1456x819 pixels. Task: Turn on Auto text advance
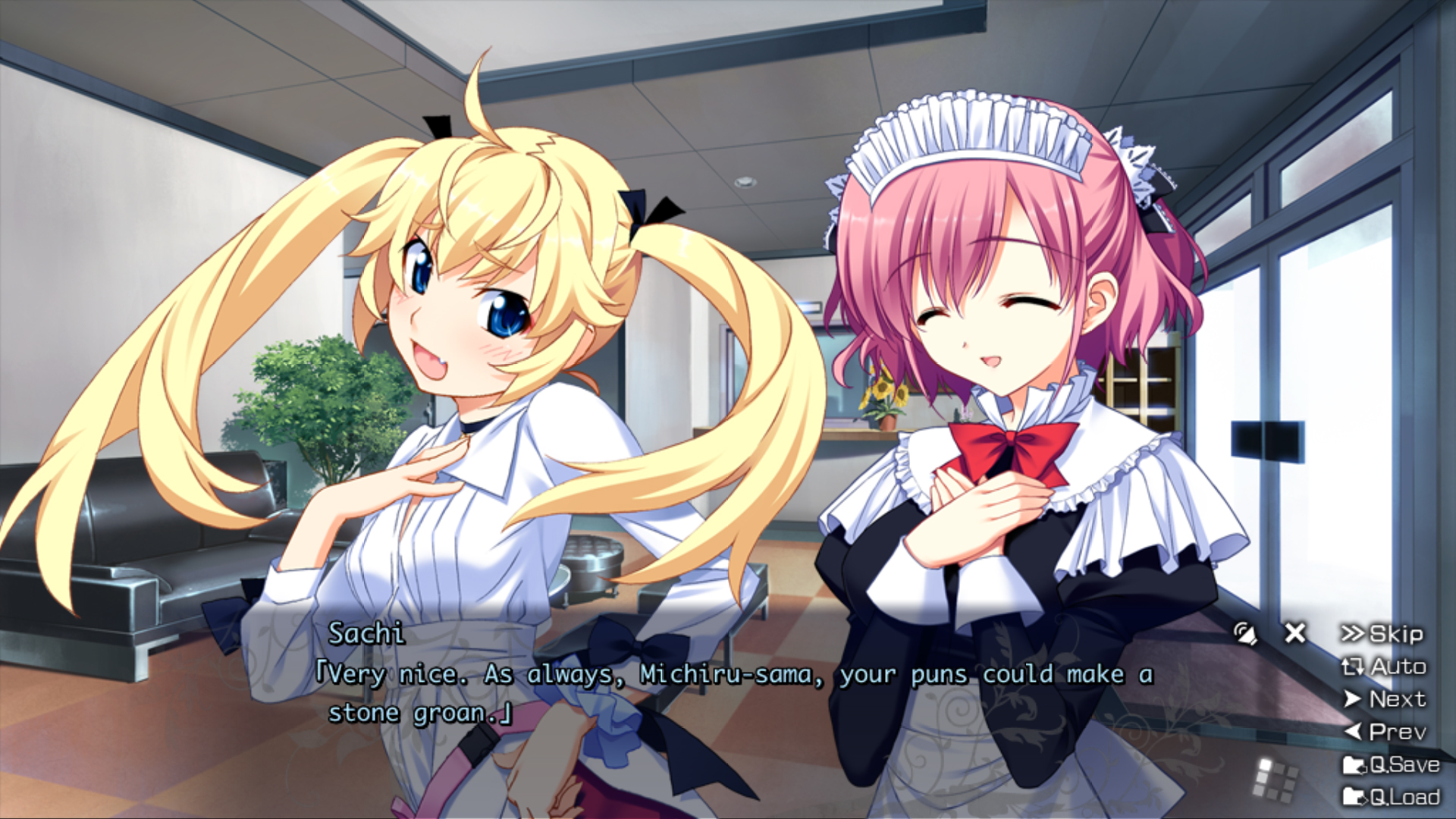pos(1384,667)
